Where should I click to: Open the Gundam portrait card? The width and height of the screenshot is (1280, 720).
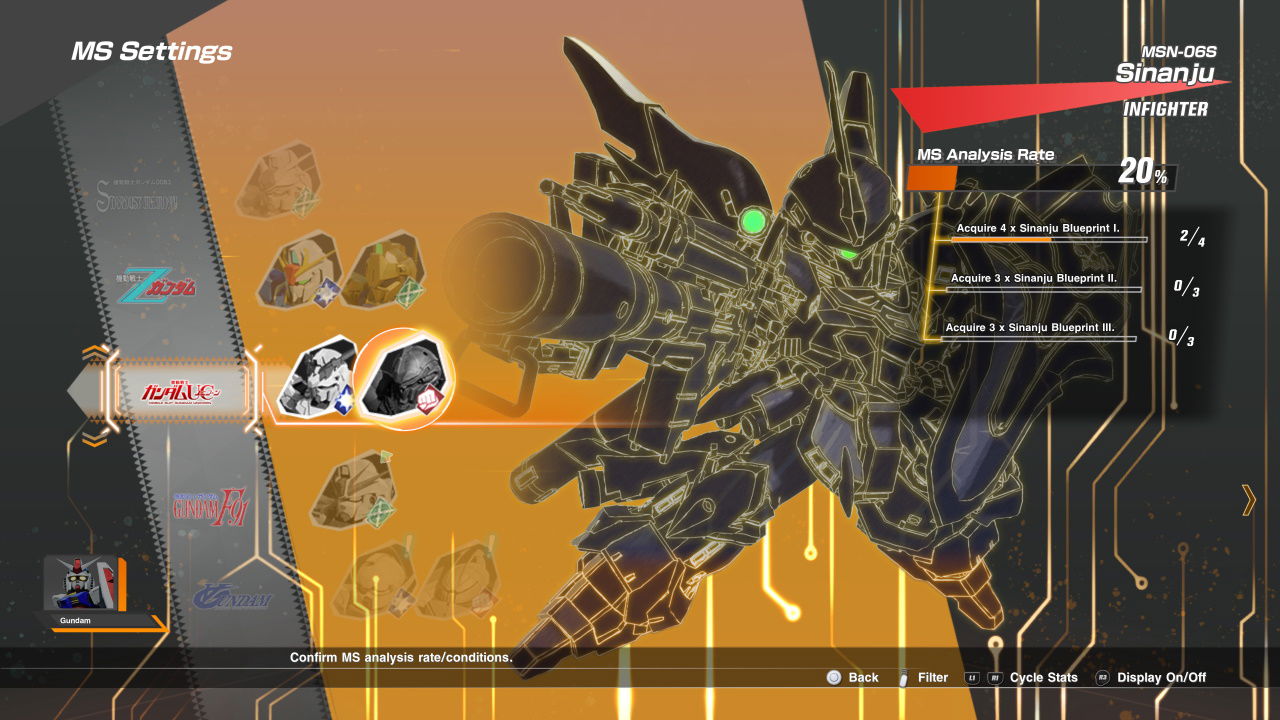(x=84, y=584)
